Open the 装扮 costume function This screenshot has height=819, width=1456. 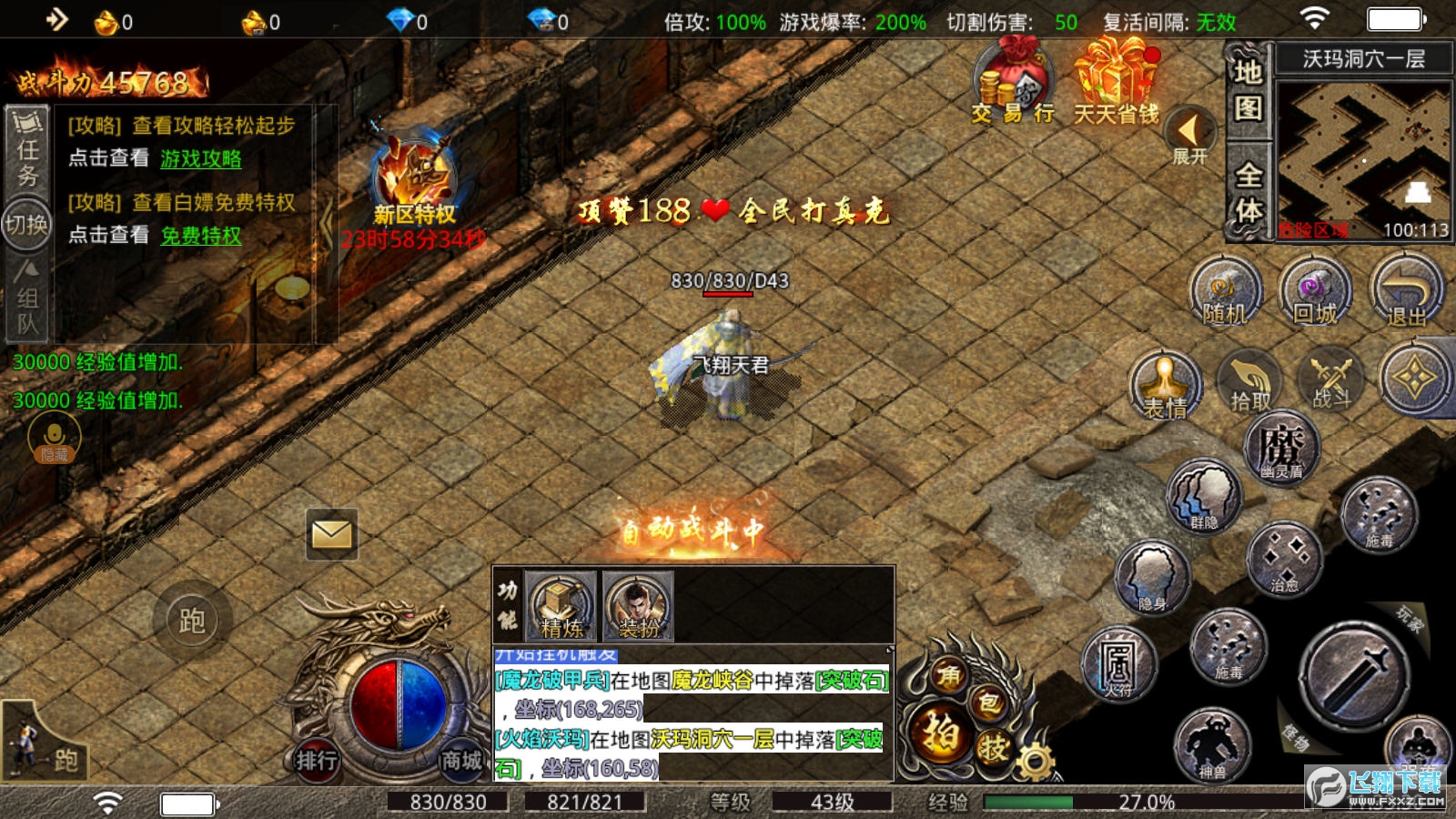click(638, 605)
